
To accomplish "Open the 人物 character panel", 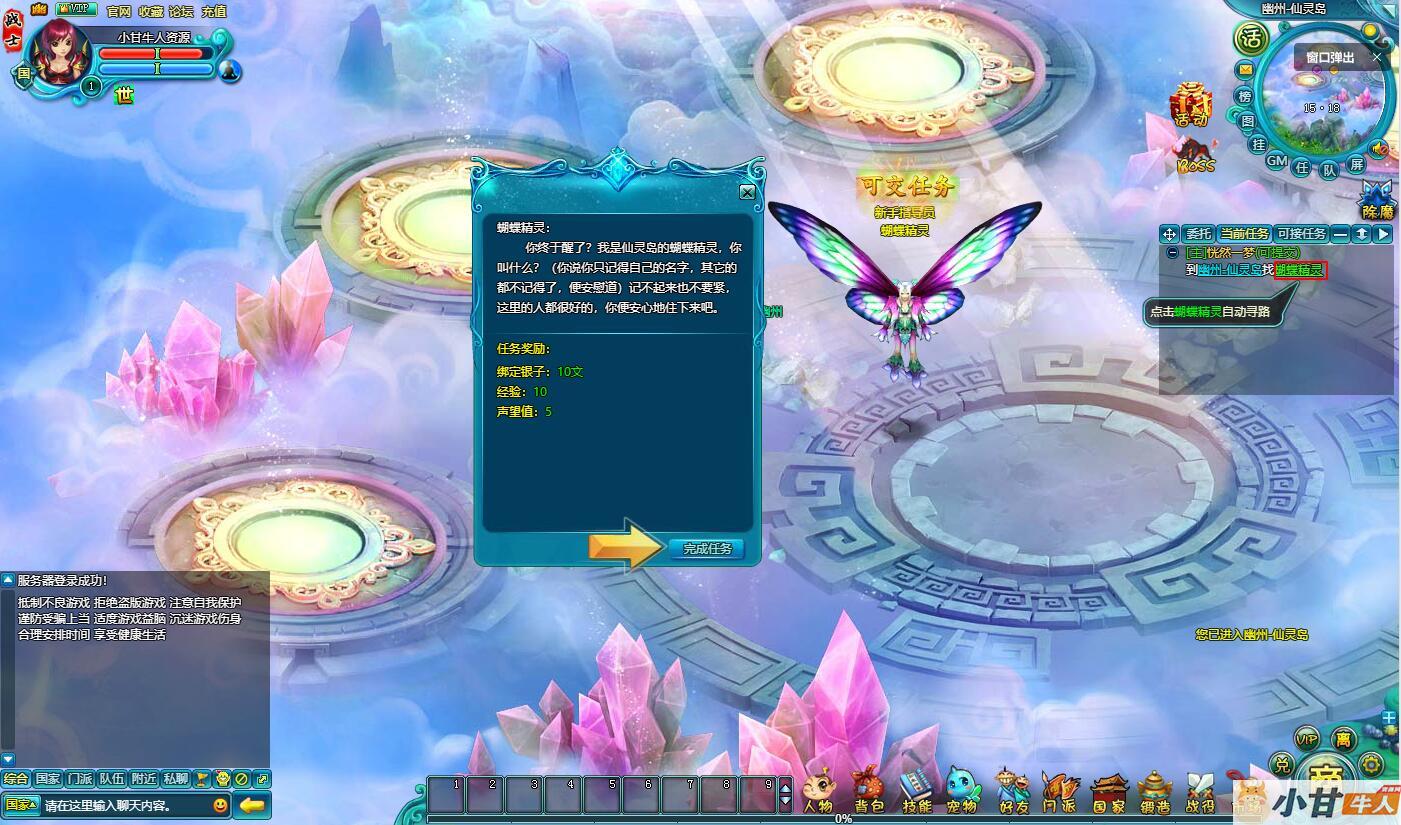I will pos(817,788).
